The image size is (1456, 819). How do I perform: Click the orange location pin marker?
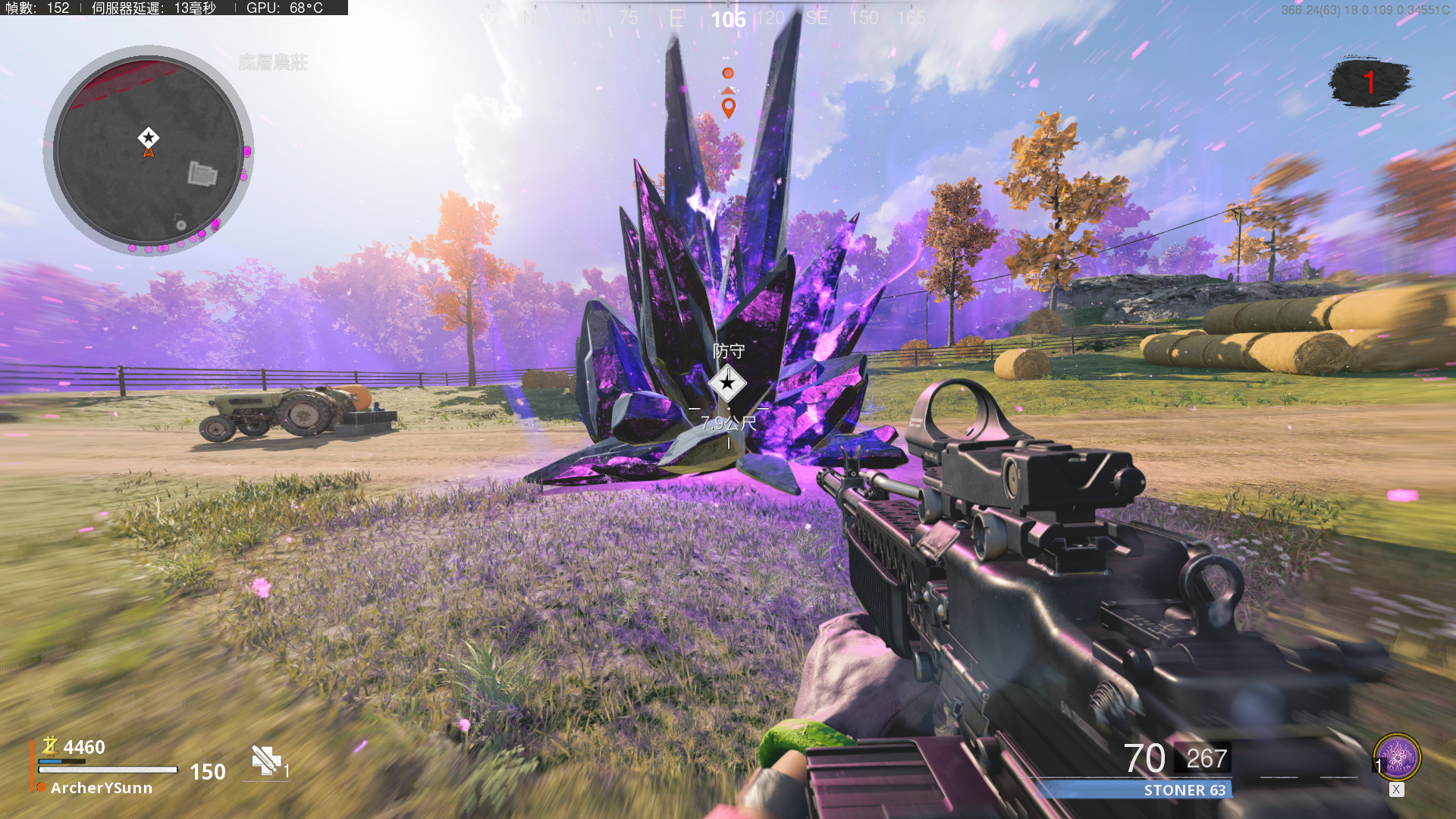coord(729,108)
